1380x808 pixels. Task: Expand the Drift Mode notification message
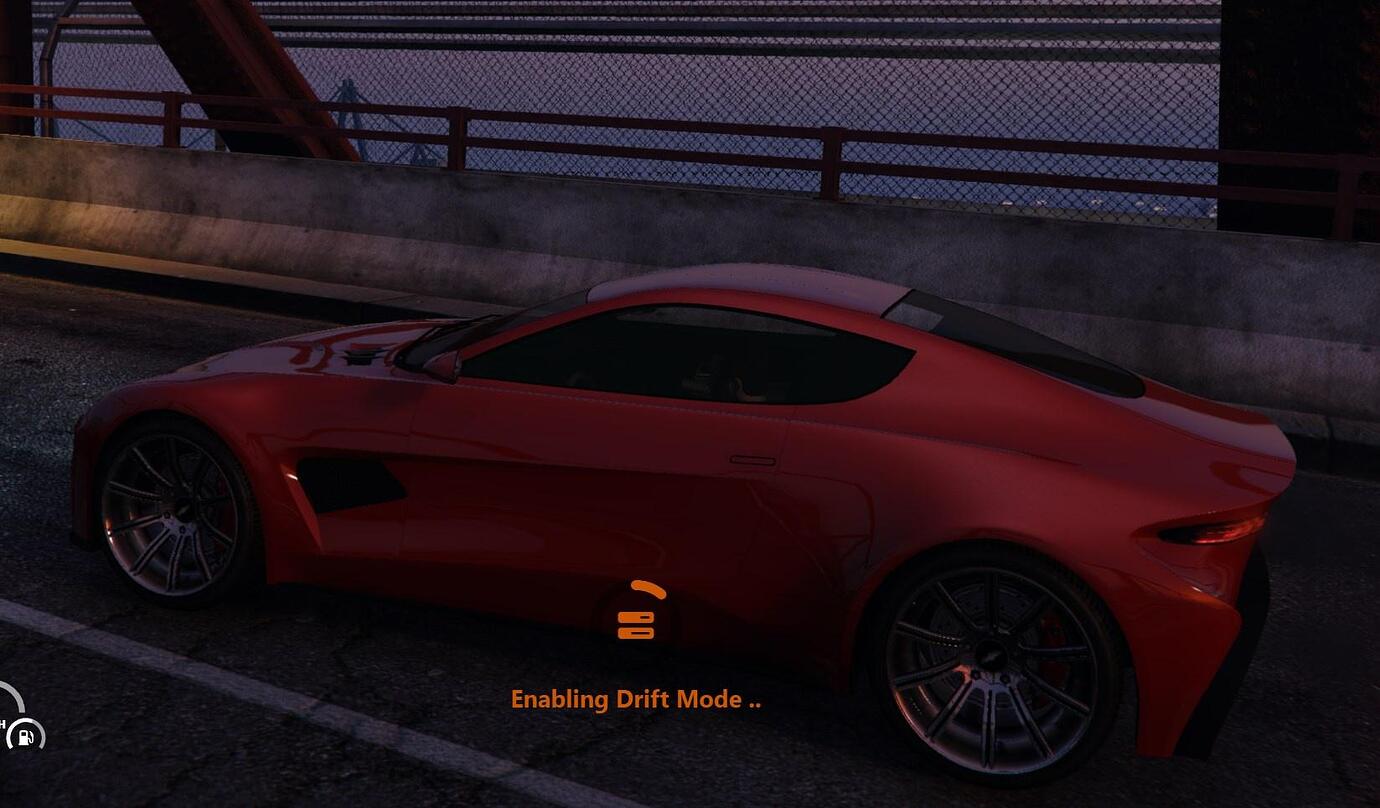point(636,700)
